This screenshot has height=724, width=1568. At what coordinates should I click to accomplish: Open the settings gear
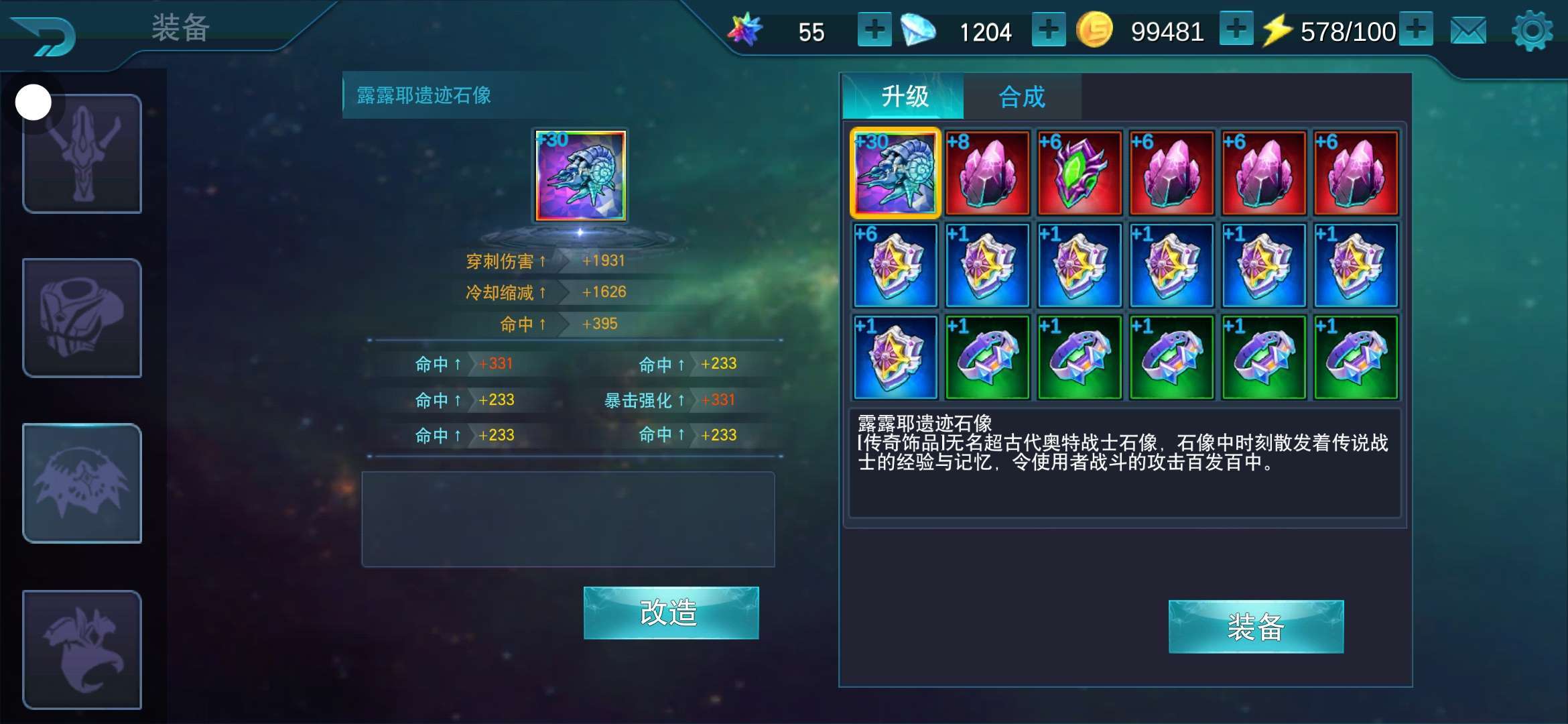tap(1531, 32)
